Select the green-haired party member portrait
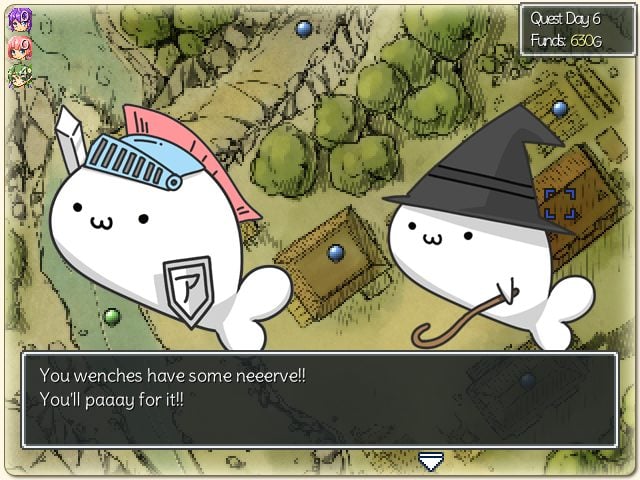 [19, 76]
